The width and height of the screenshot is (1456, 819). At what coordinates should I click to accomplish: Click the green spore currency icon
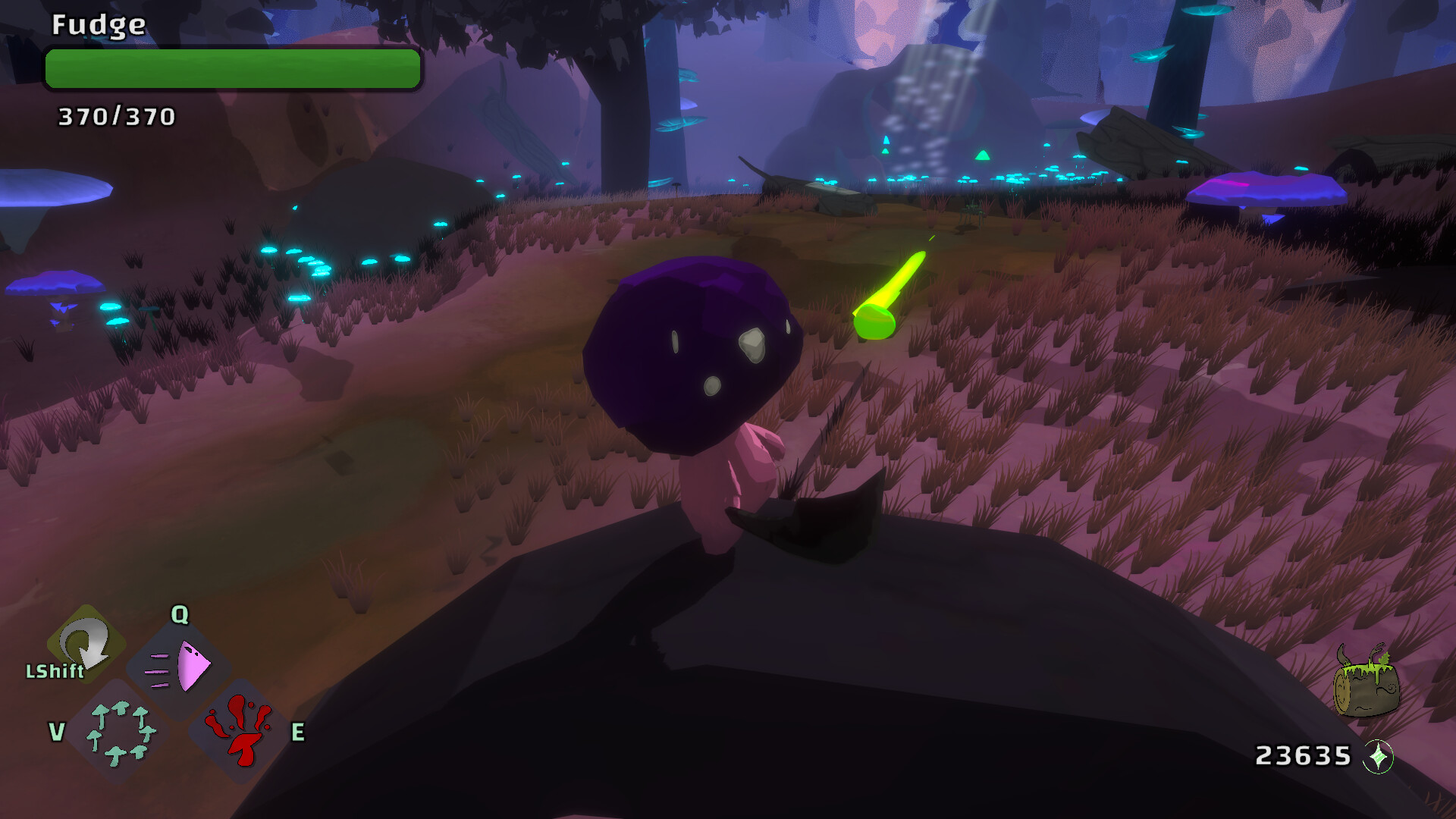(1378, 755)
